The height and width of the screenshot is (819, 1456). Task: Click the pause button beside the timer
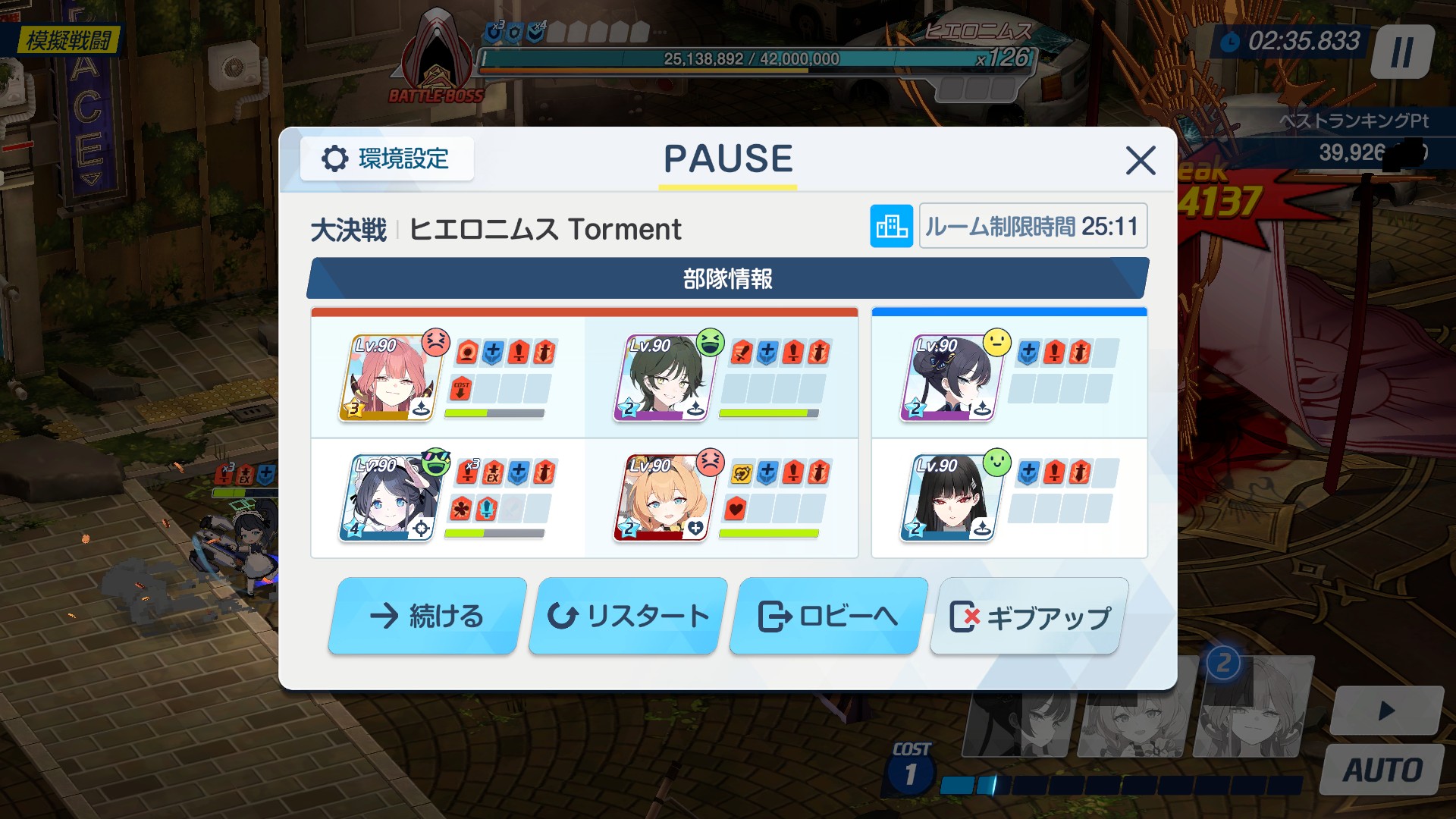click(1402, 52)
